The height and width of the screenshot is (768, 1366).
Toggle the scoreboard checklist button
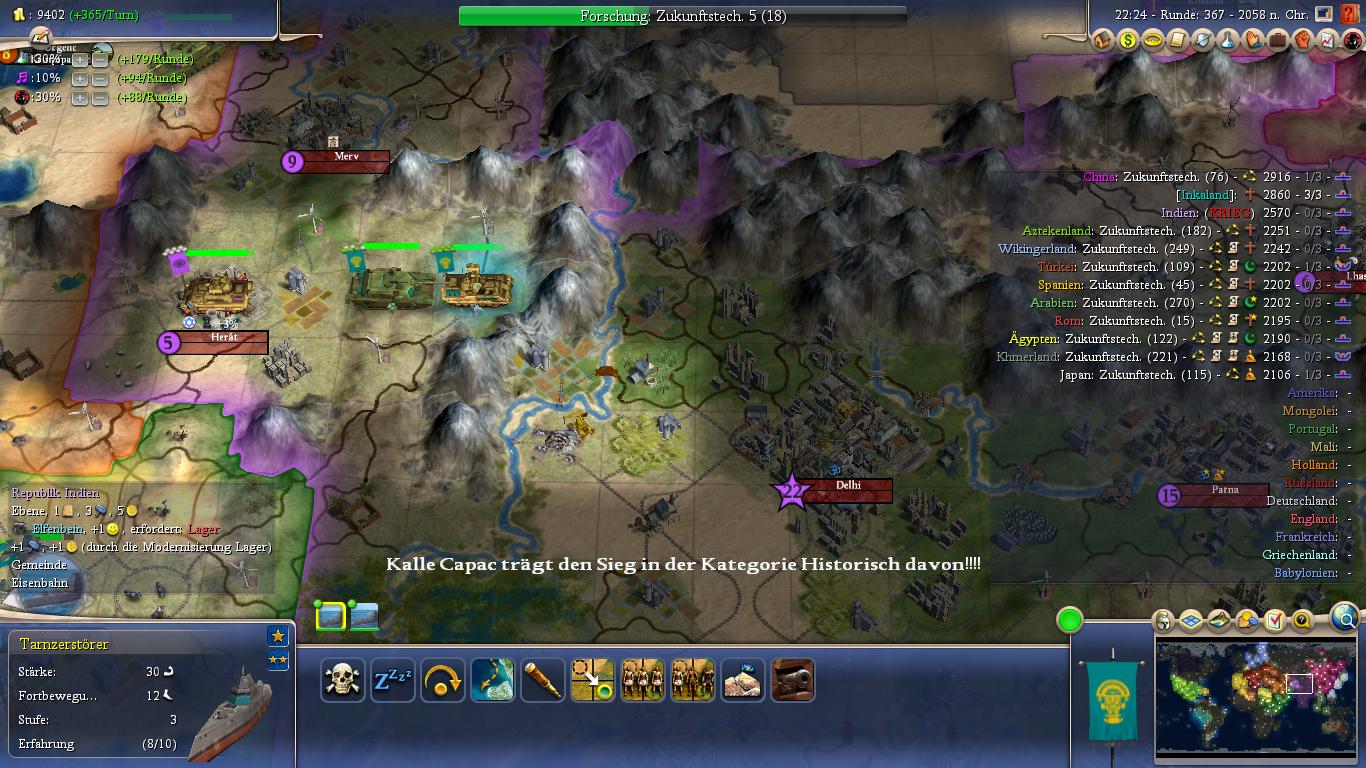pyautogui.click(x=1274, y=621)
